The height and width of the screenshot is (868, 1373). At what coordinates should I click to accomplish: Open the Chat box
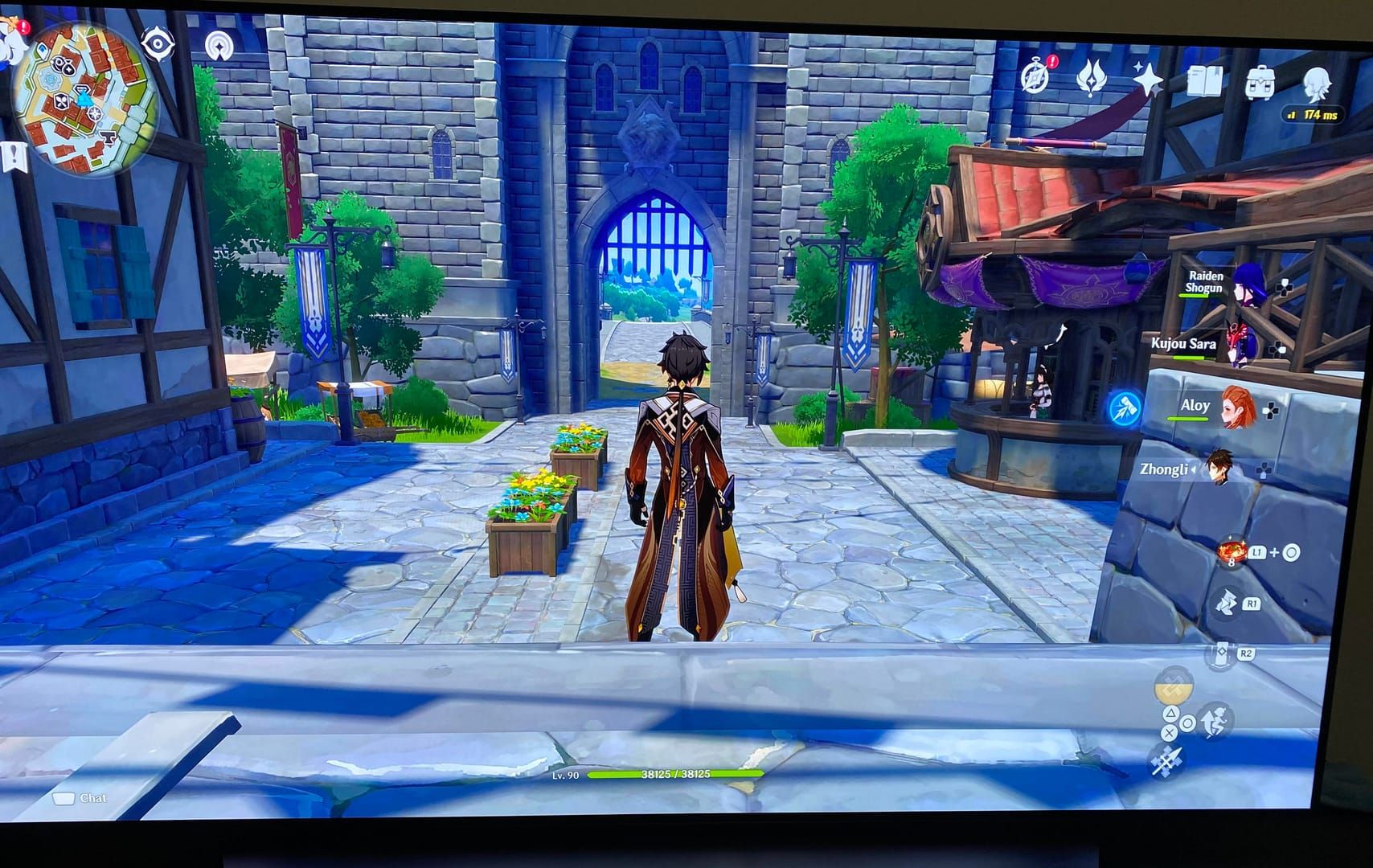point(80,798)
